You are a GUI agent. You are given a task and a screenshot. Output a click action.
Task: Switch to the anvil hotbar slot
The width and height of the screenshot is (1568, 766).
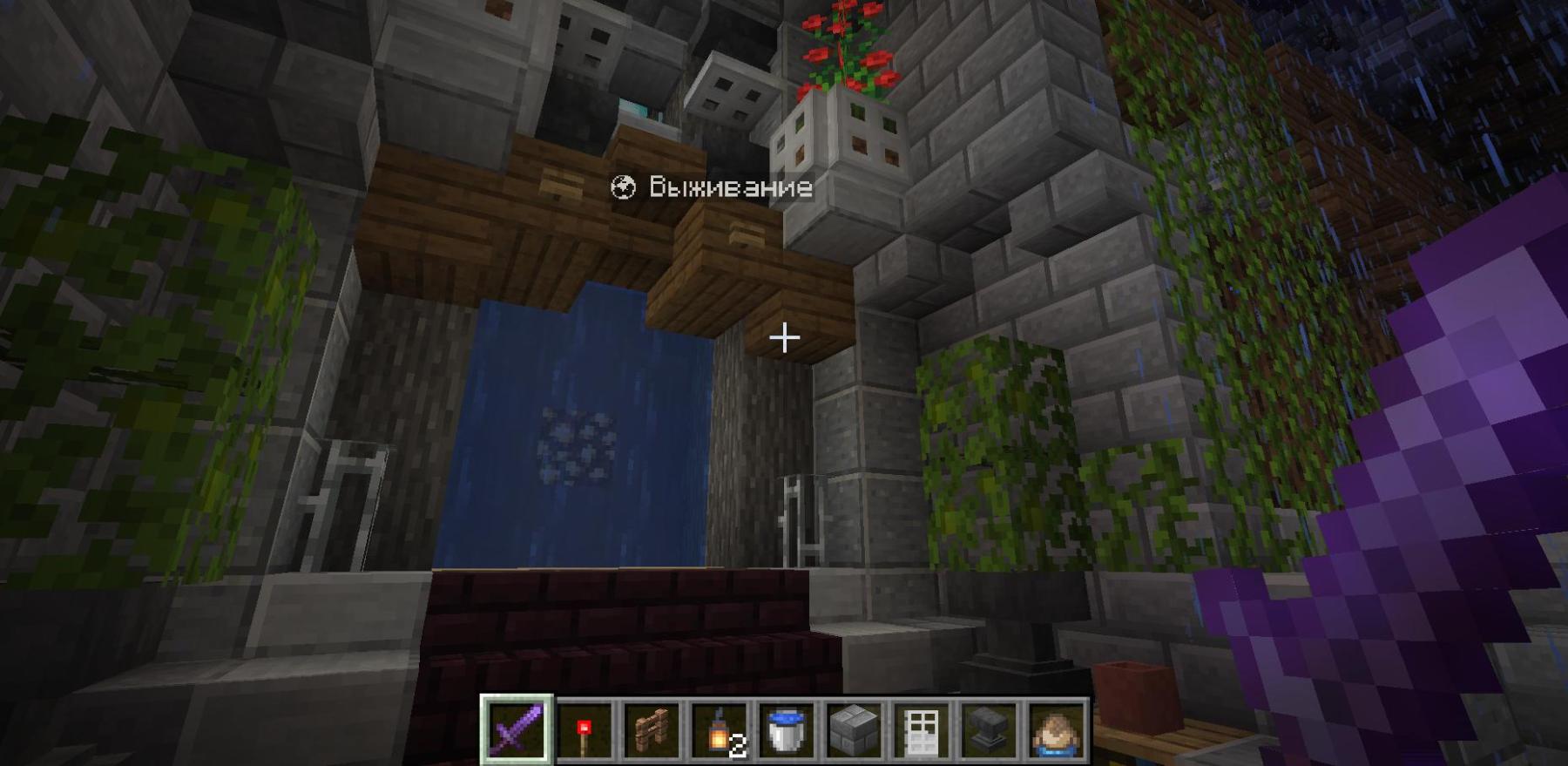tap(989, 730)
